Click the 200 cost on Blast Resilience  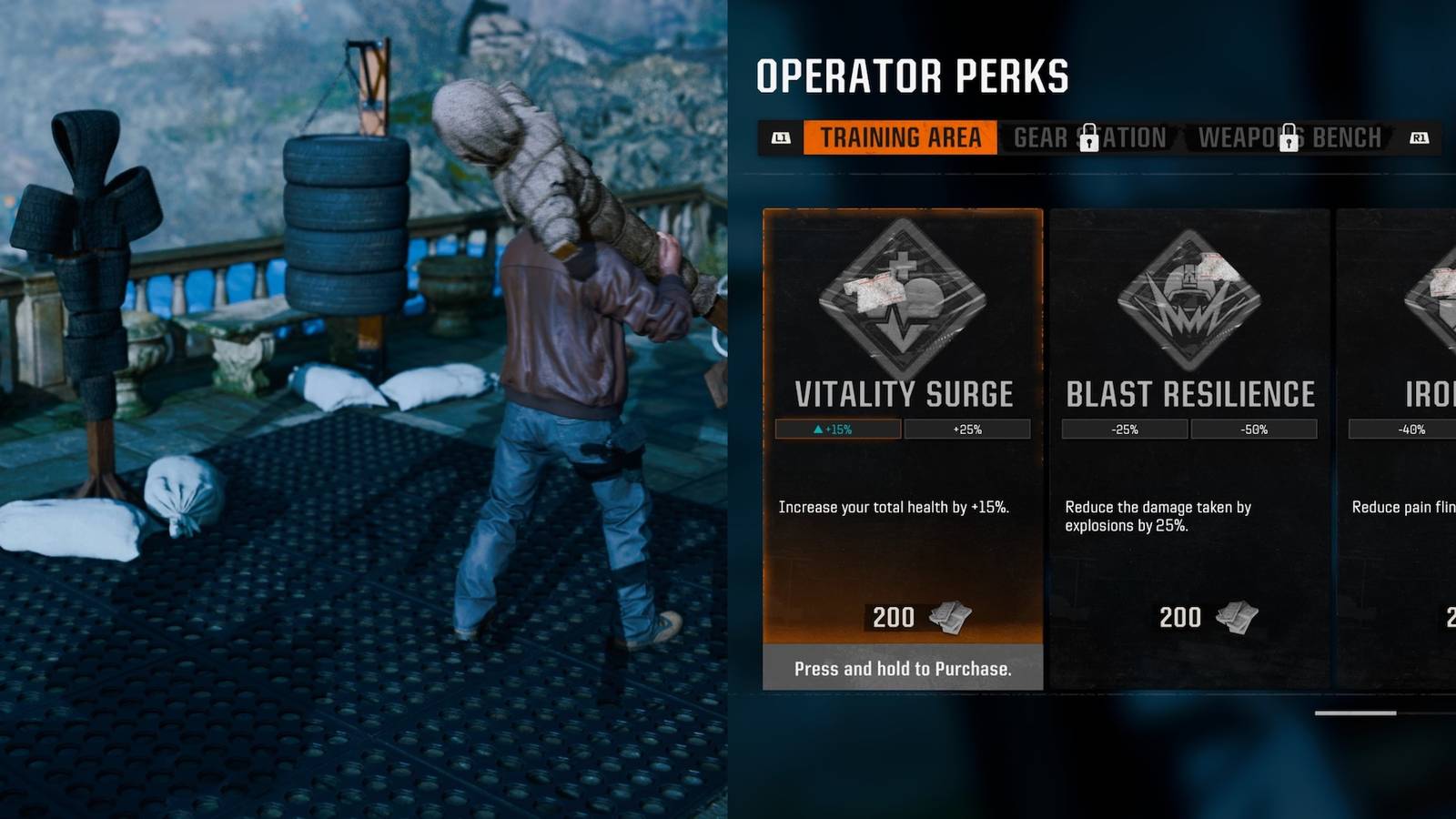(1180, 618)
